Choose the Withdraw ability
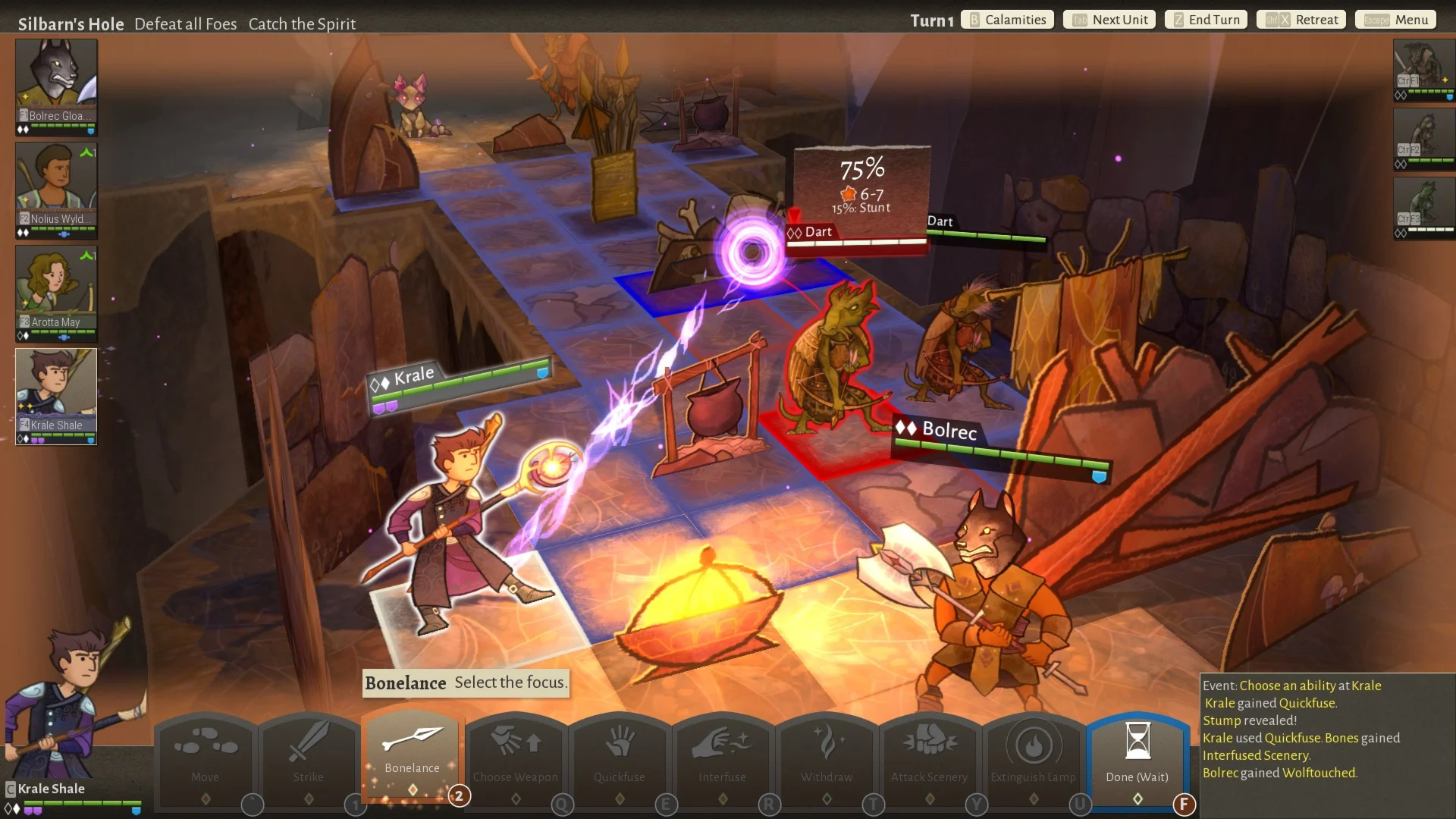The height and width of the screenshot is (819, 1456). (x=827, y=755)
